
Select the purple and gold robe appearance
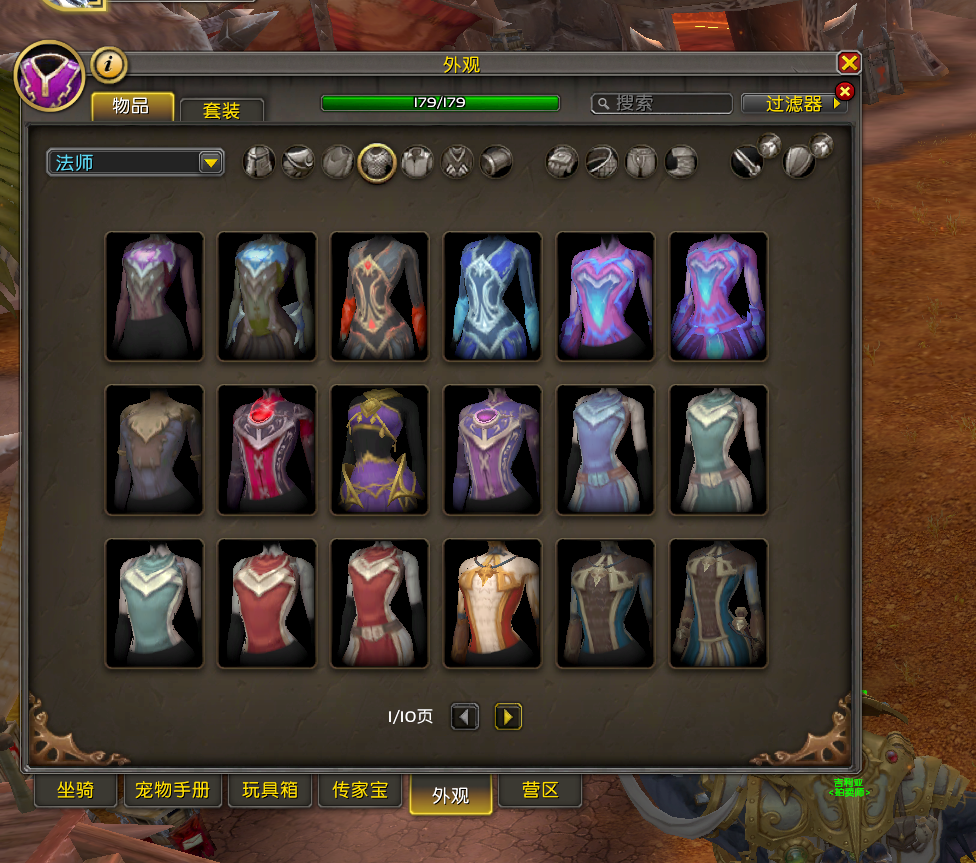coord(380,450)
